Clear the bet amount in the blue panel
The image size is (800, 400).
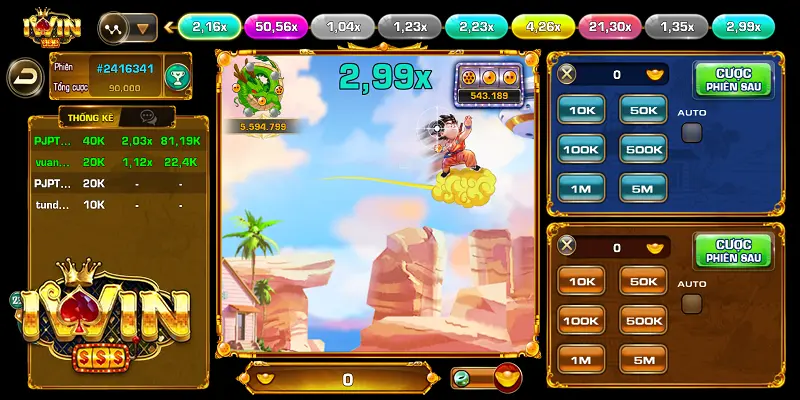click(567, 74)
